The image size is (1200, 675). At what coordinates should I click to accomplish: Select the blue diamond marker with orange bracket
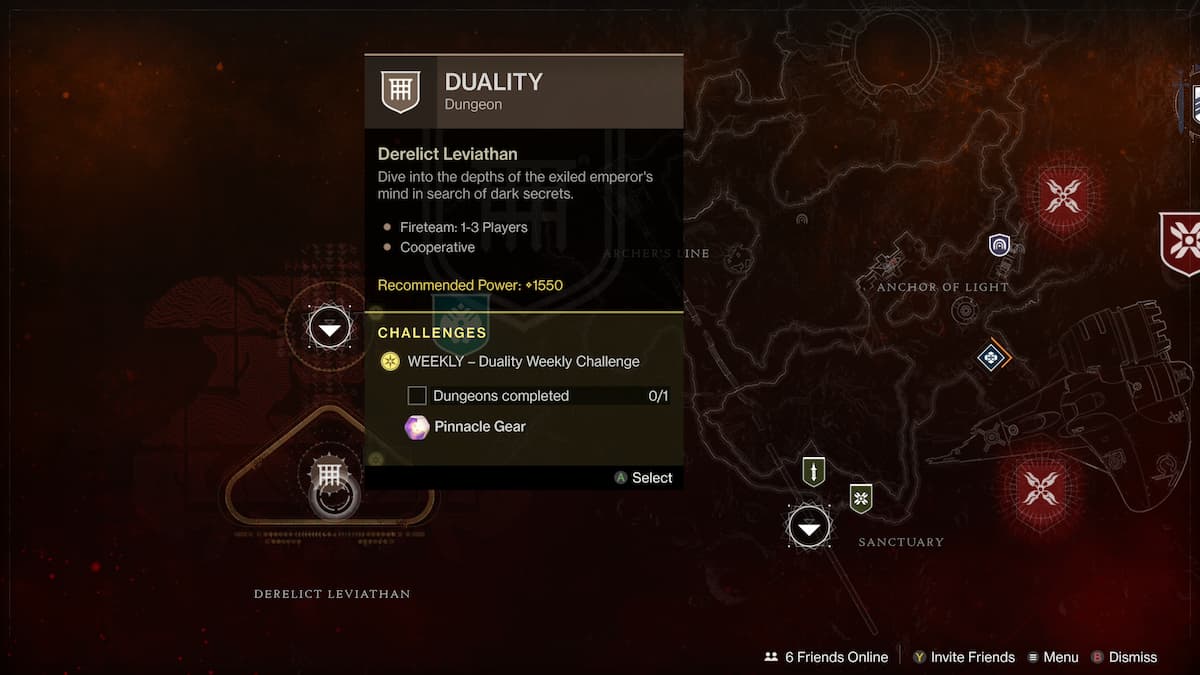pos(992,356)
